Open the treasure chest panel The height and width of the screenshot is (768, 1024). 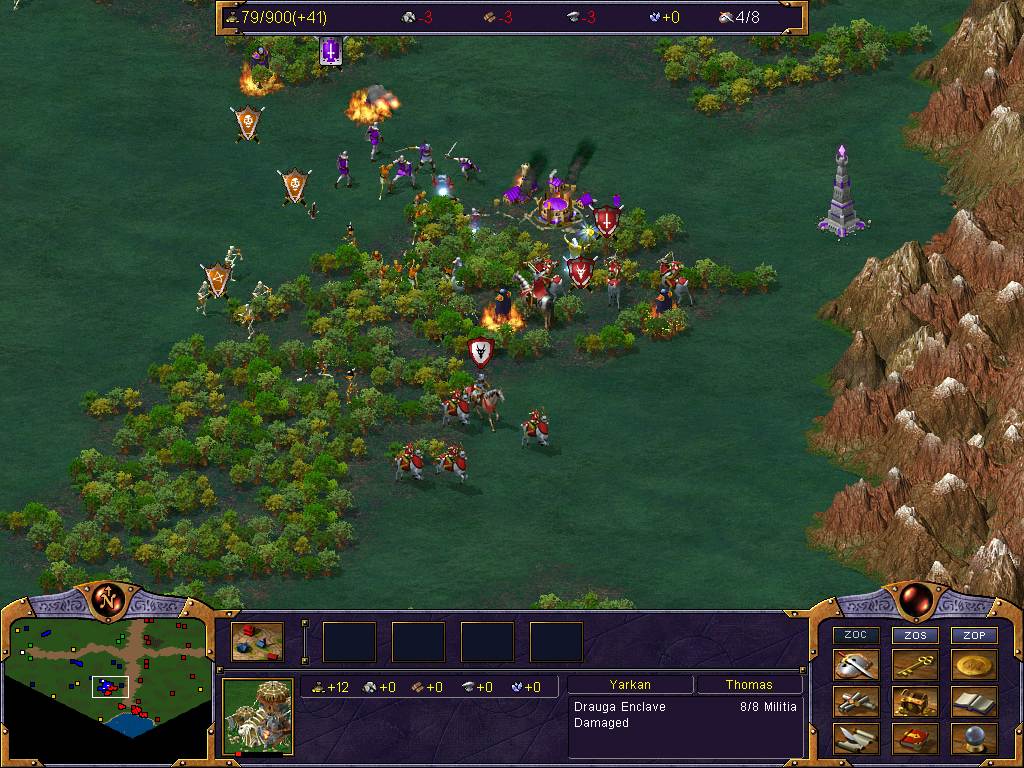(916, 702)
